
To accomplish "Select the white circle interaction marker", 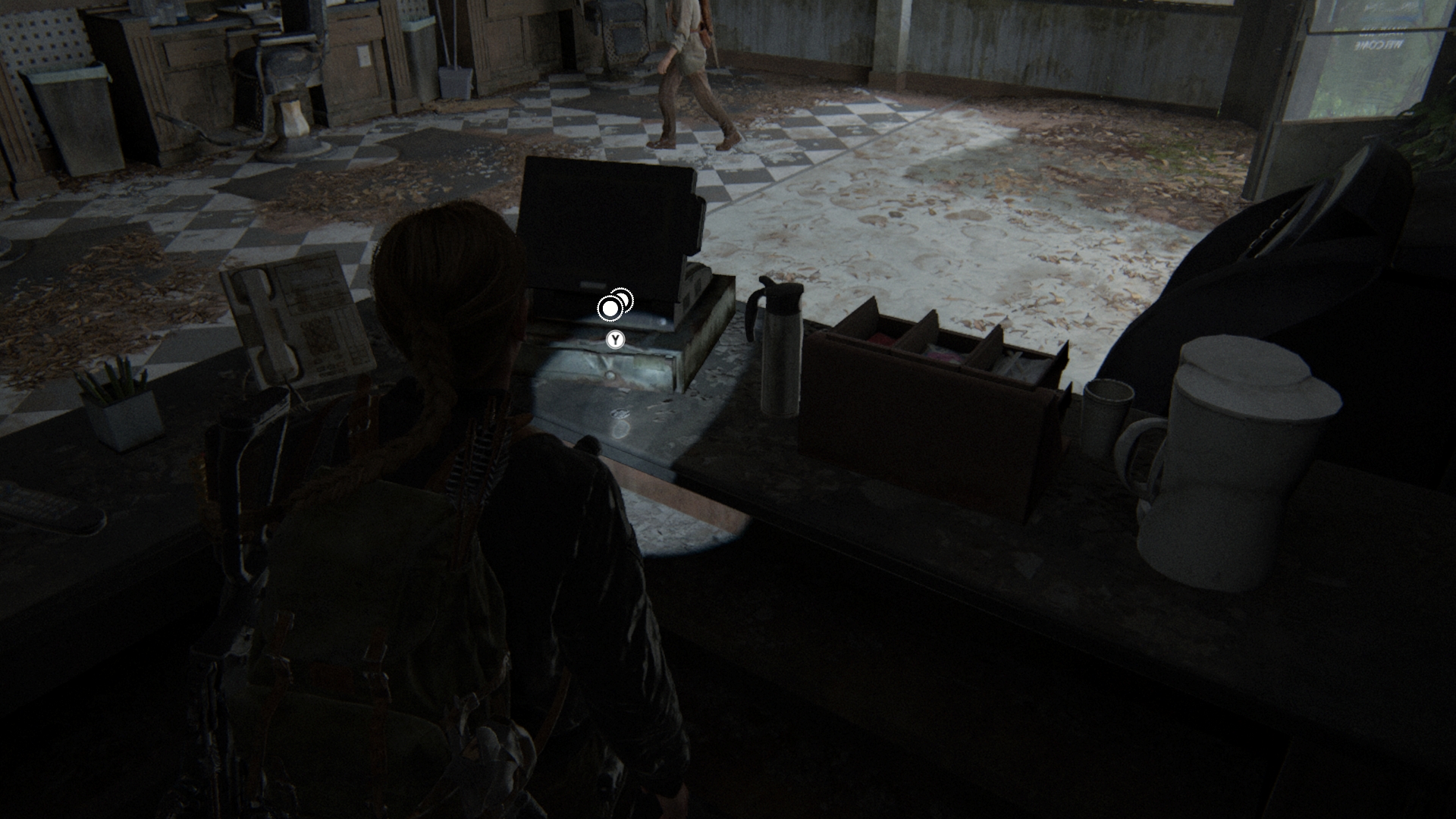I will [610, 308].
